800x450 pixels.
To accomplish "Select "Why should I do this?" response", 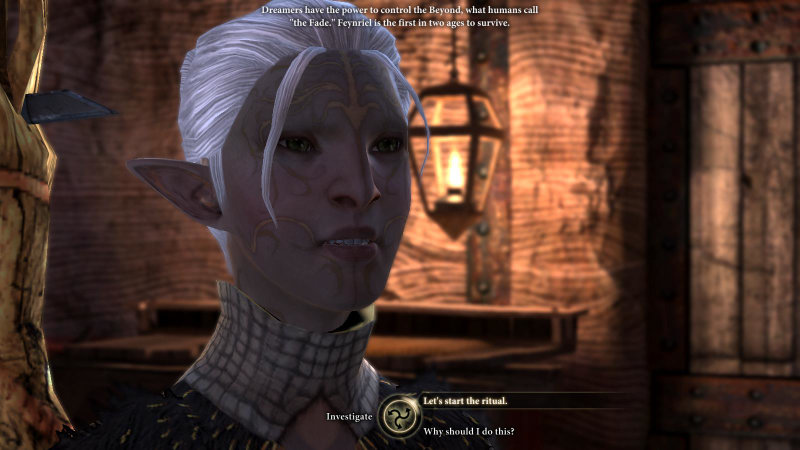I will 469,432.
